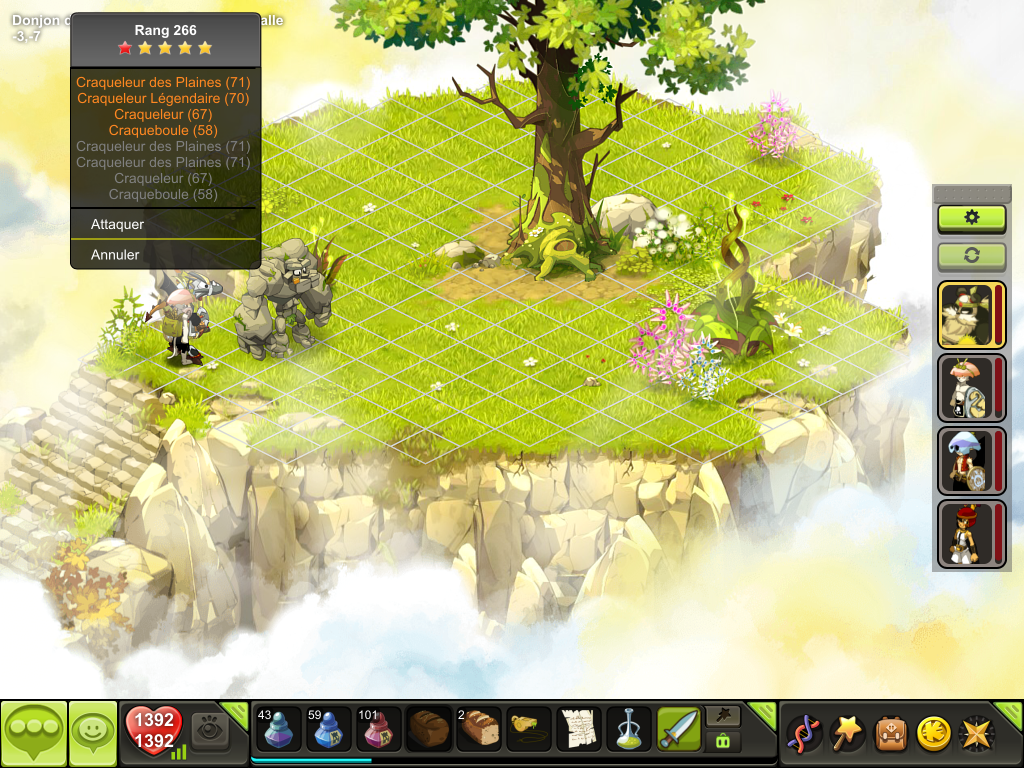Use the pink potion with 101 count
The width and height of the screenshot is (1024, 768).
(x=379, y=729)
